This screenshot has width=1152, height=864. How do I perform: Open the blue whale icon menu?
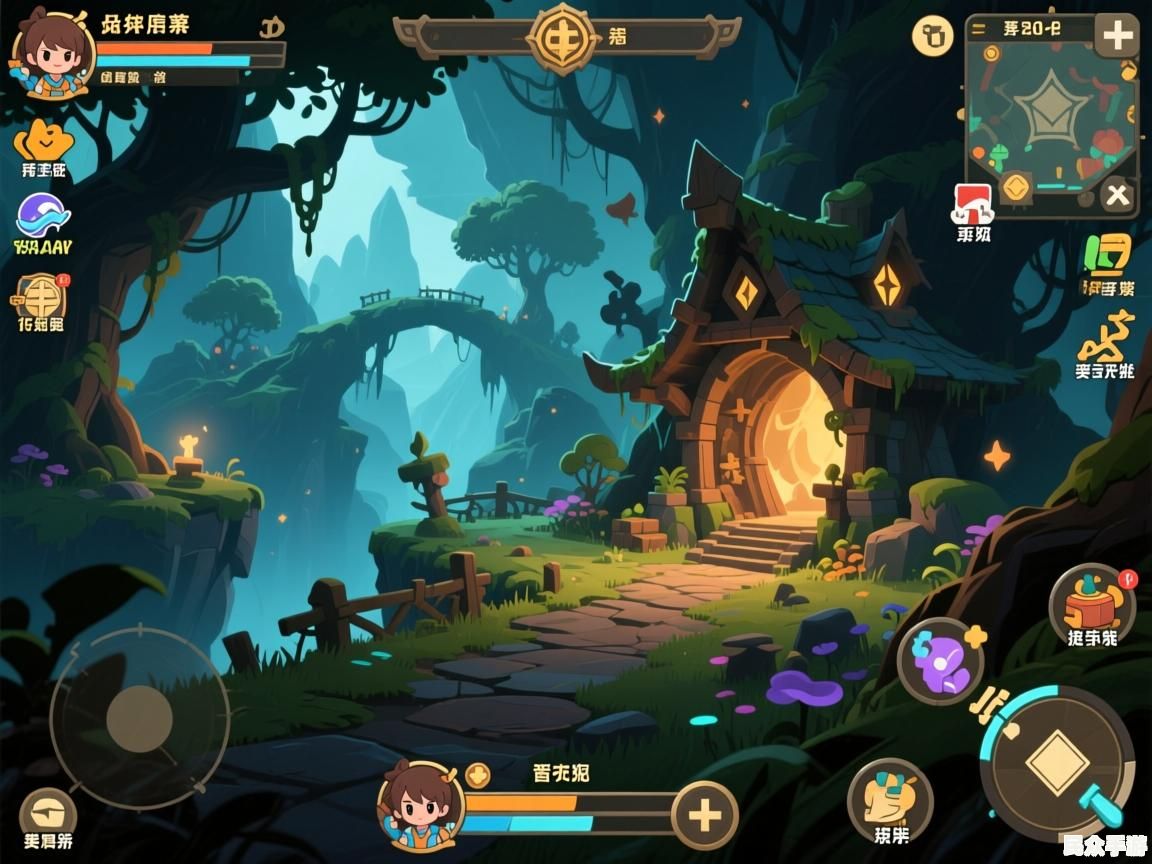(x=43, y=216)
